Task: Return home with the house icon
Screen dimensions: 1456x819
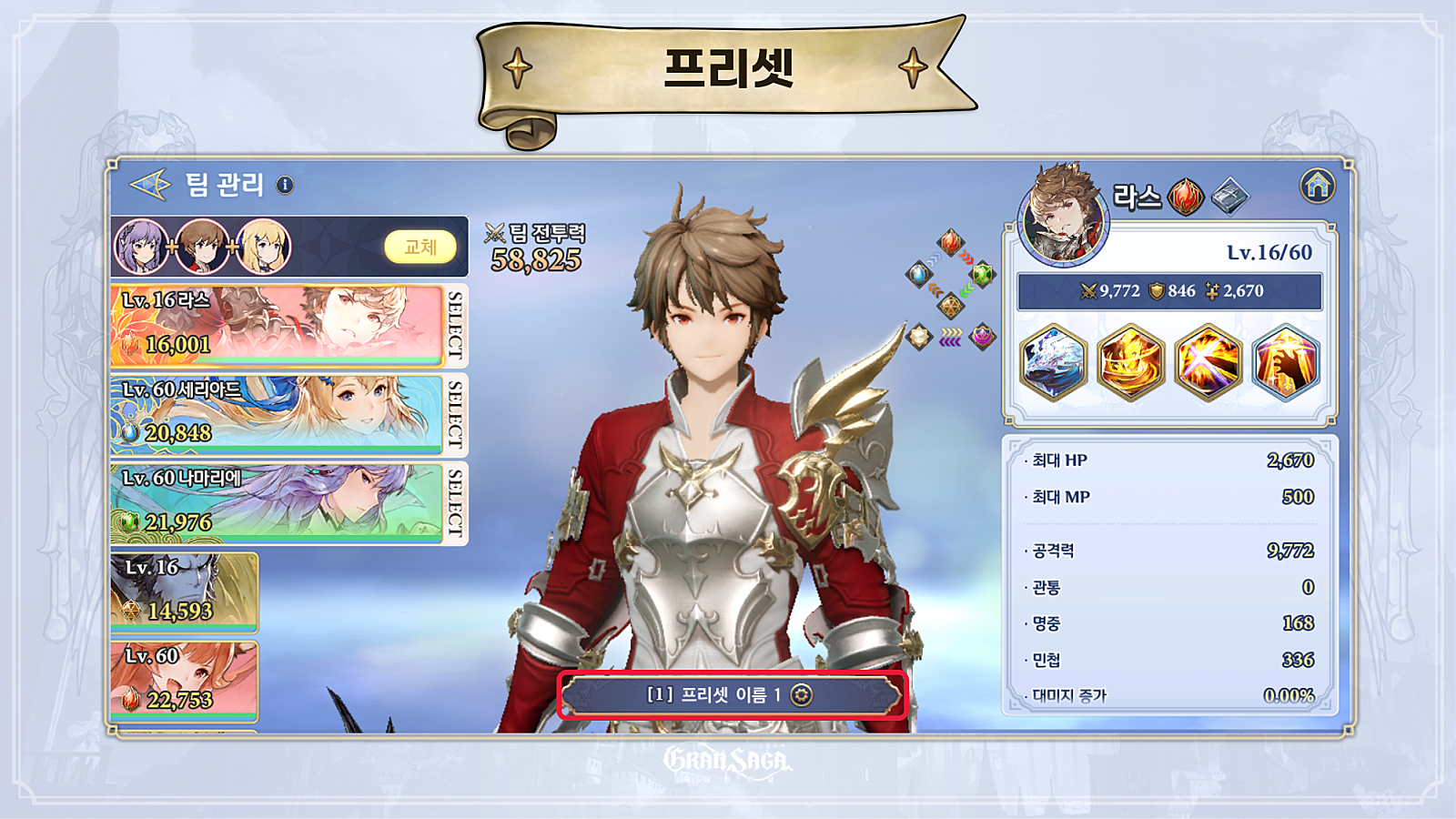Action: [x=1317, y=186]
